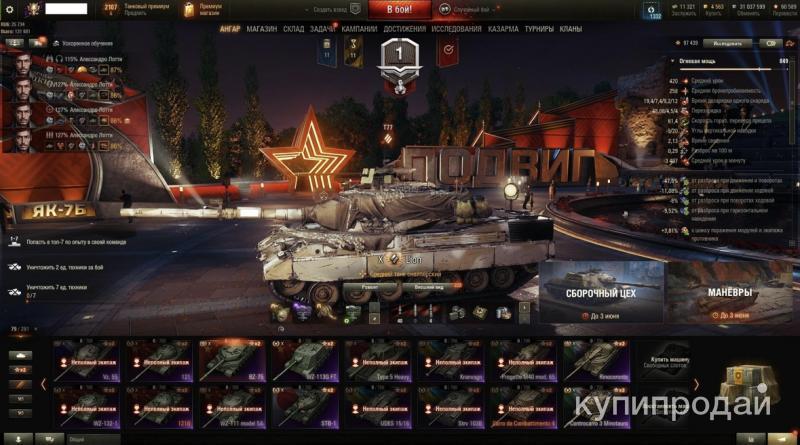The width and height of the screenshot is (800, 445).
Task: Go to the Кампании tab
Action: pyautogui.click(x=359, y=29)
